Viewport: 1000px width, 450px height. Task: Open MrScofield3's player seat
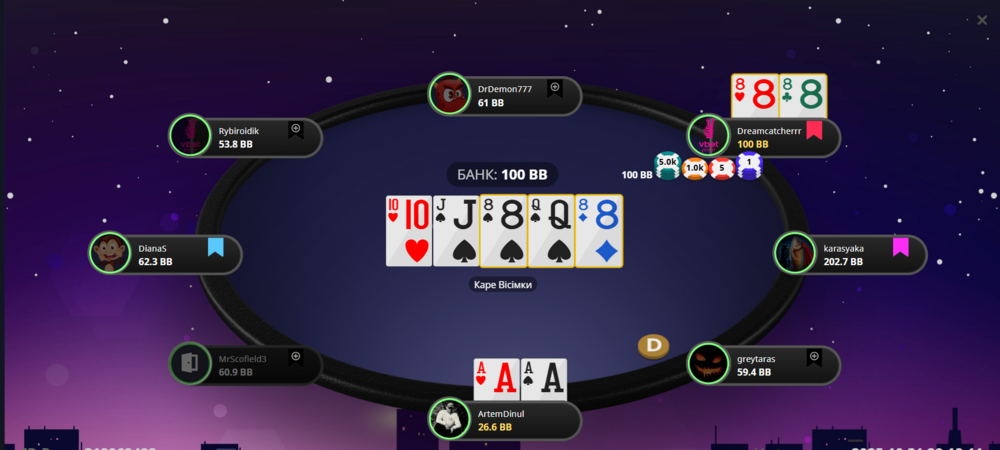click(245, 364)
